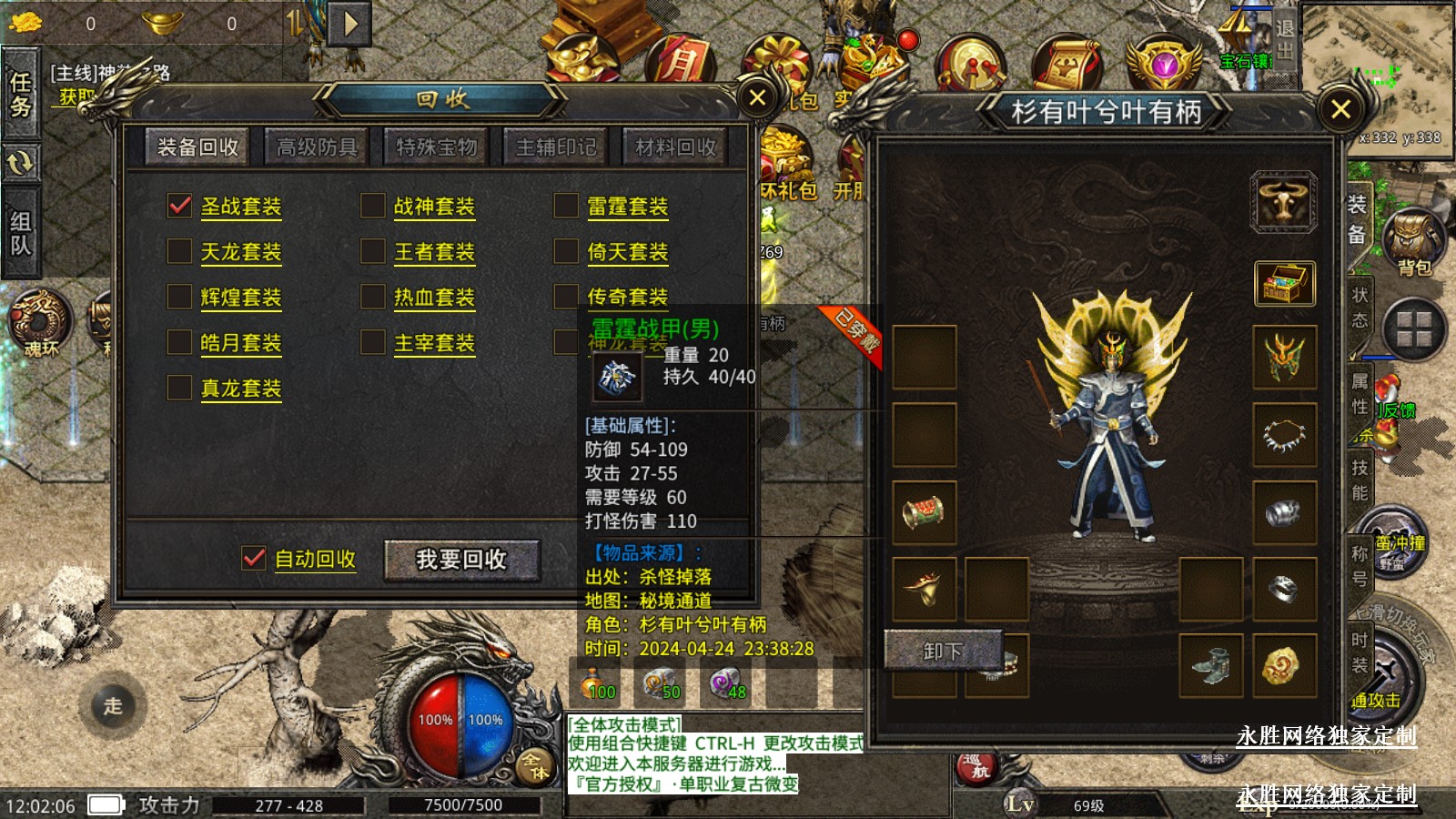The image size is (1456, 819).
Task: Open the 背包 backpack
Action: pyautogui.click(x=1413, y=240)
